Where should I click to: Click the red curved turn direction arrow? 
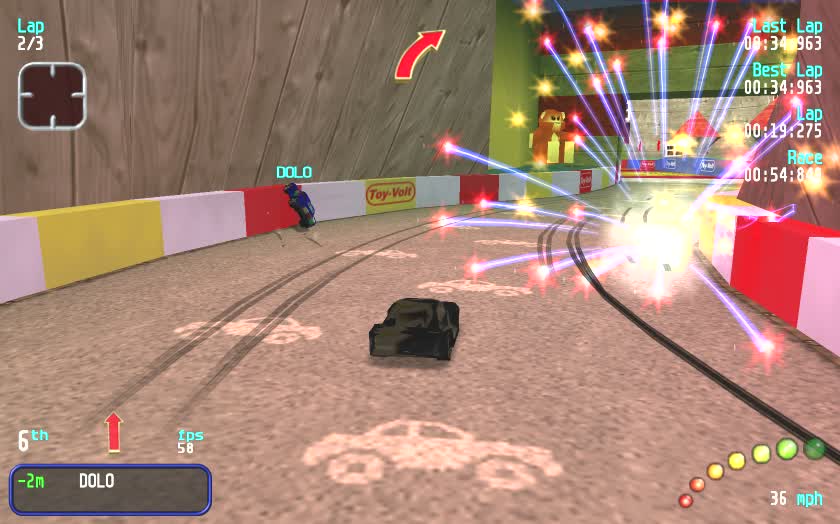pos(417,54)
